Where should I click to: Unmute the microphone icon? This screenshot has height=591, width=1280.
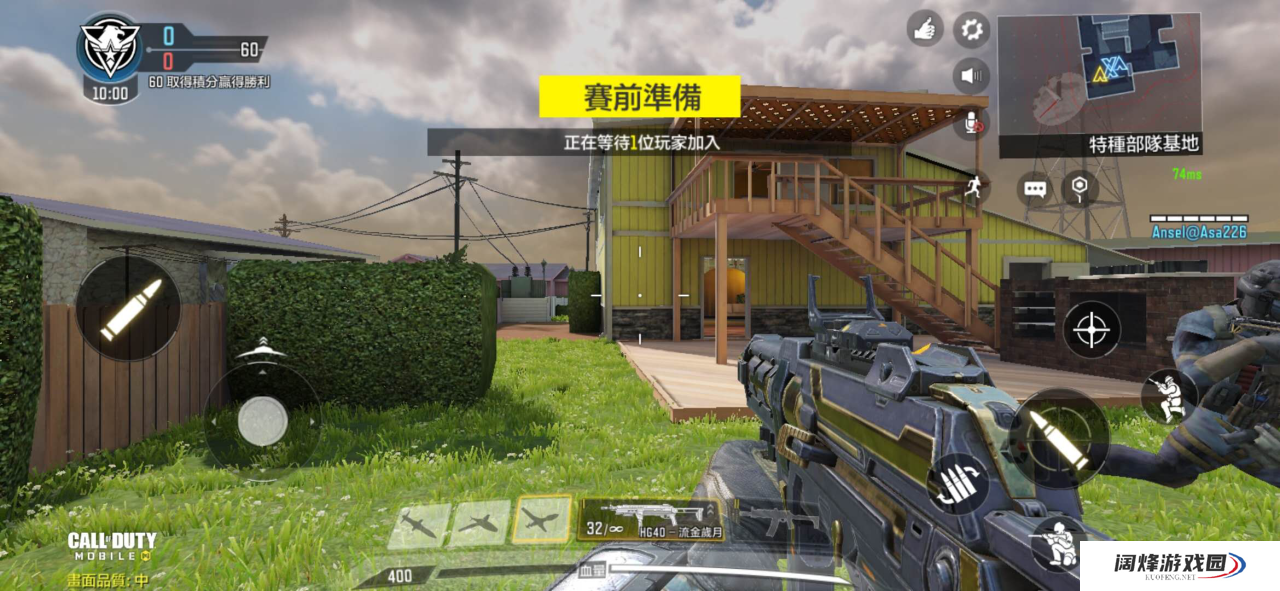click(971, 123)
